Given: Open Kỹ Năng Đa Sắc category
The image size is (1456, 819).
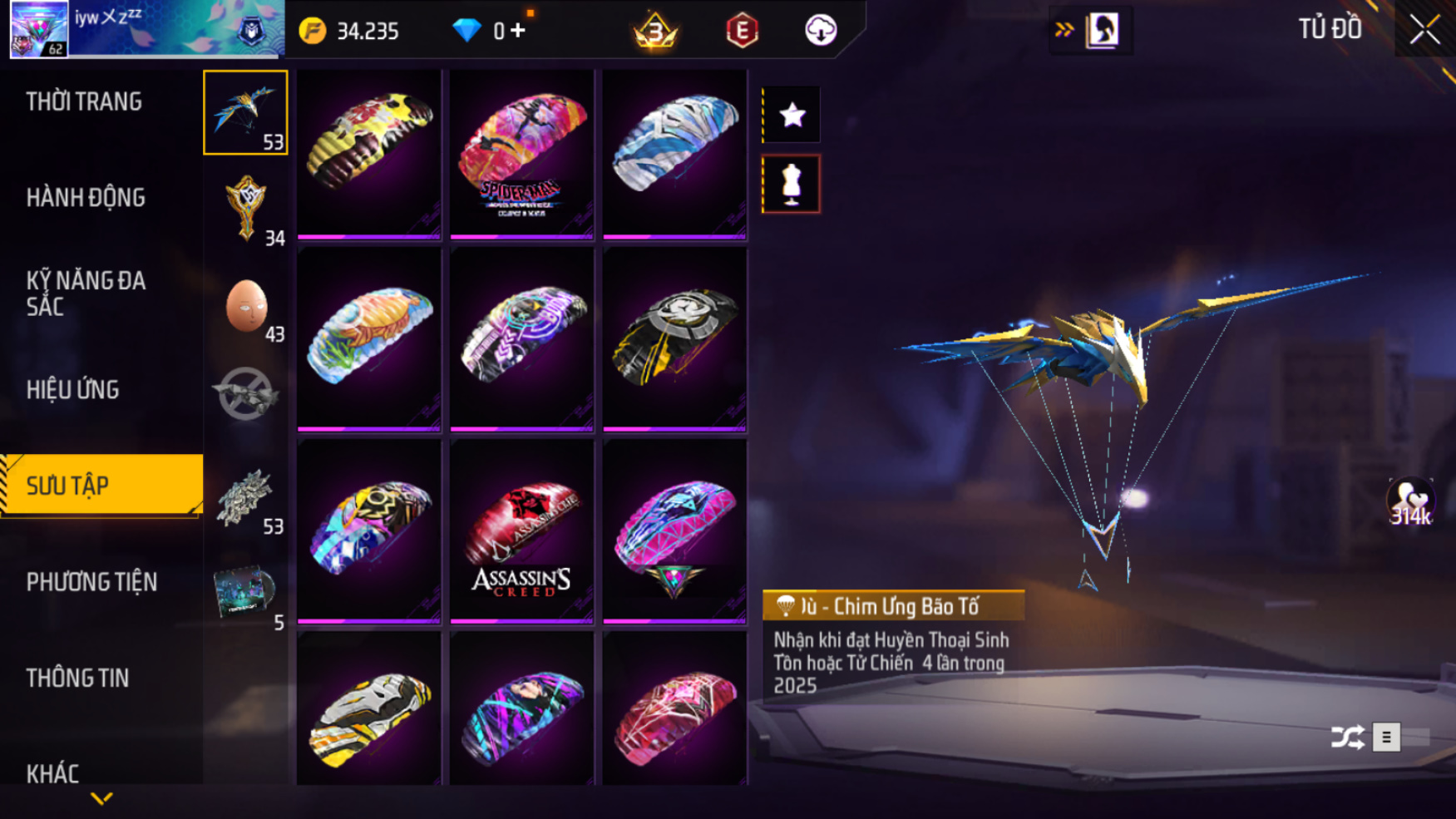Looking at the screenshot, I should tap(86, 293).
